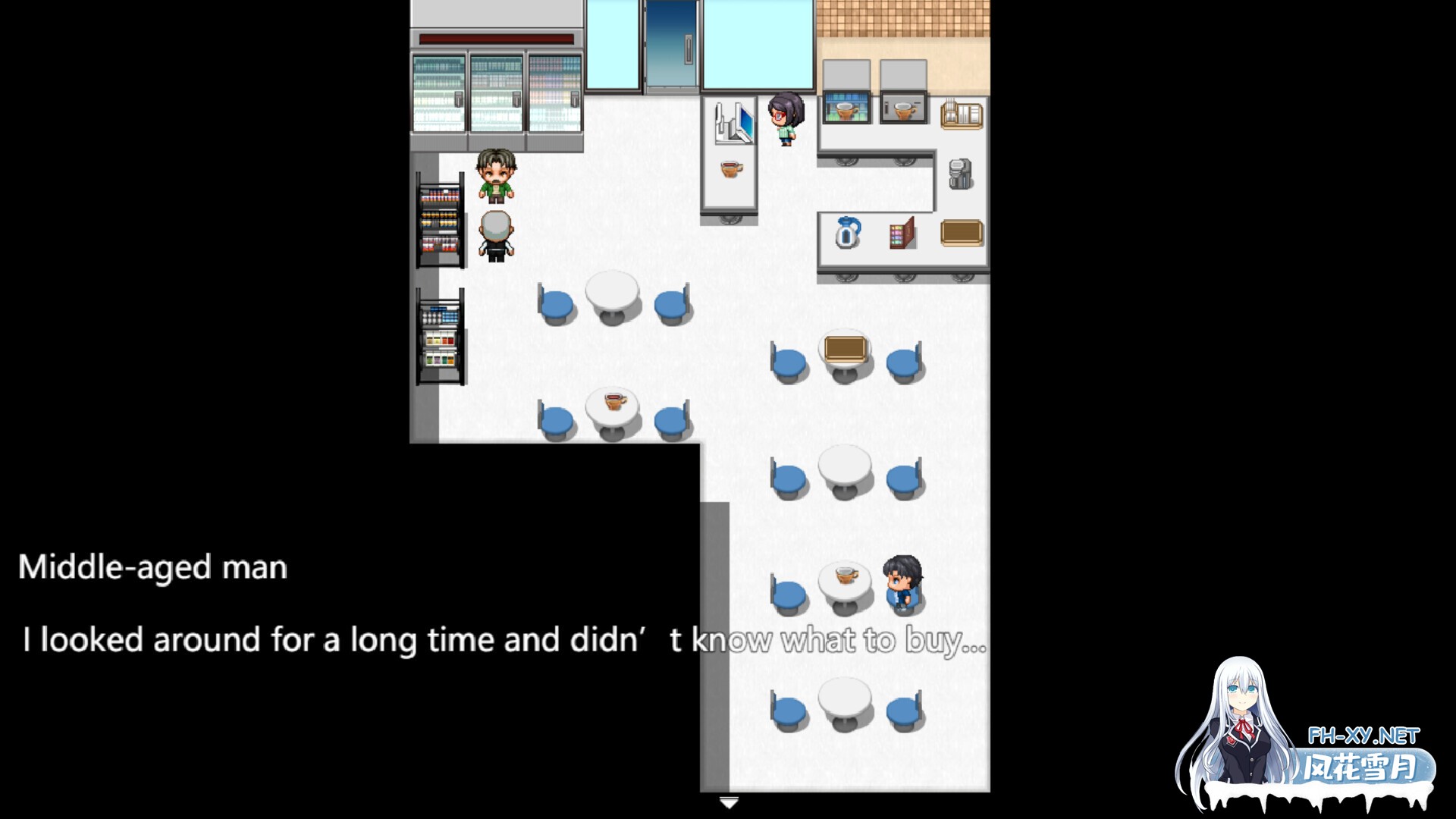Click the blue electric kettle on the counter
This screenshot has width=1456, height=819.
[846, 232]
